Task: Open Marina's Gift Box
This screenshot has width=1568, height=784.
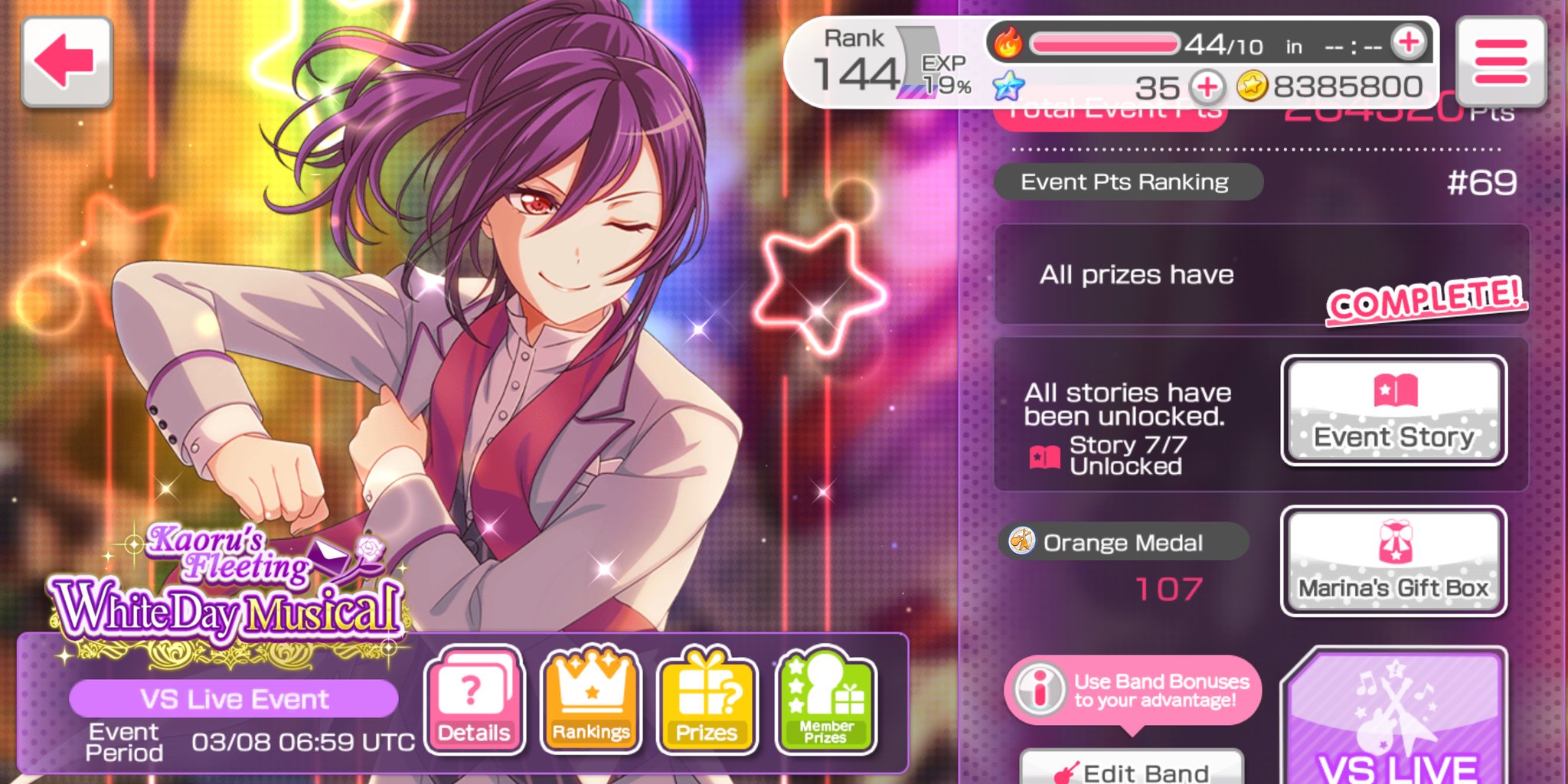Action: [x=1393, y=561]
